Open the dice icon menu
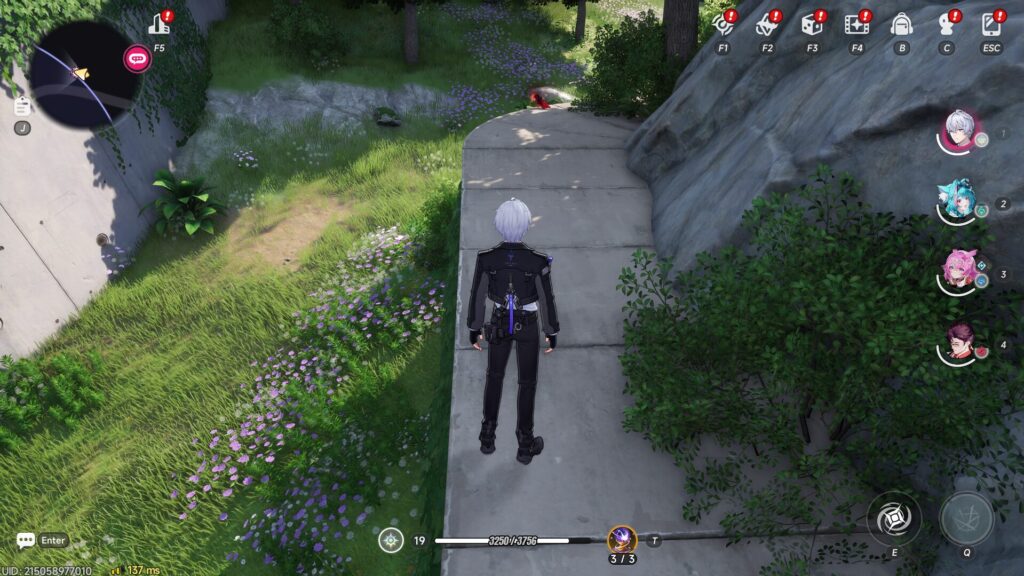1024x576 pixels. (x=812, y=25)
